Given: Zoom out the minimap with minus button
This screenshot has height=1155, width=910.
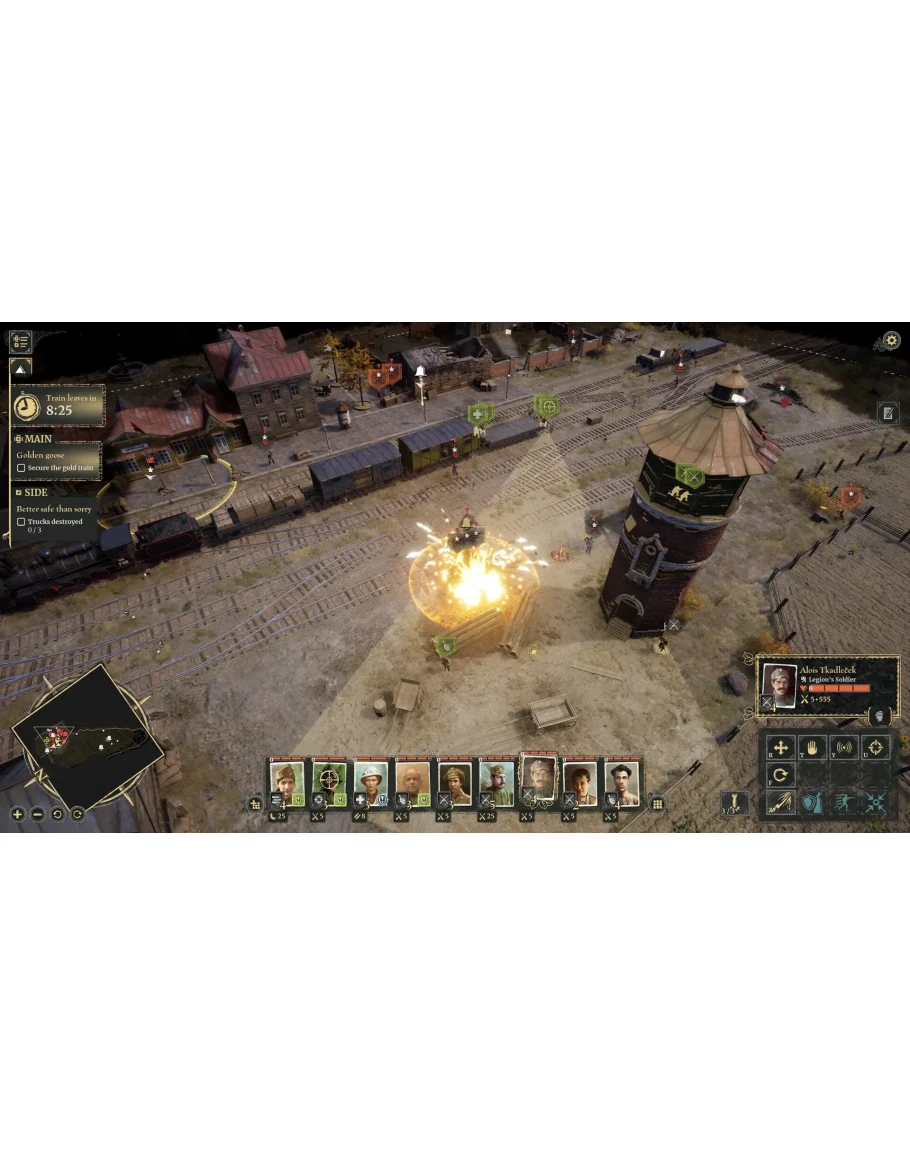Looking at the screenshot, I should pos(37,814).
